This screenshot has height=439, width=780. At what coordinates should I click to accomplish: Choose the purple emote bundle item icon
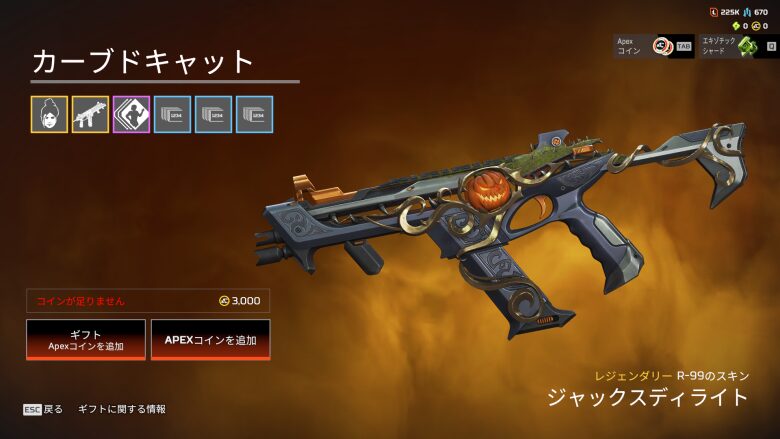coord(131,114)
